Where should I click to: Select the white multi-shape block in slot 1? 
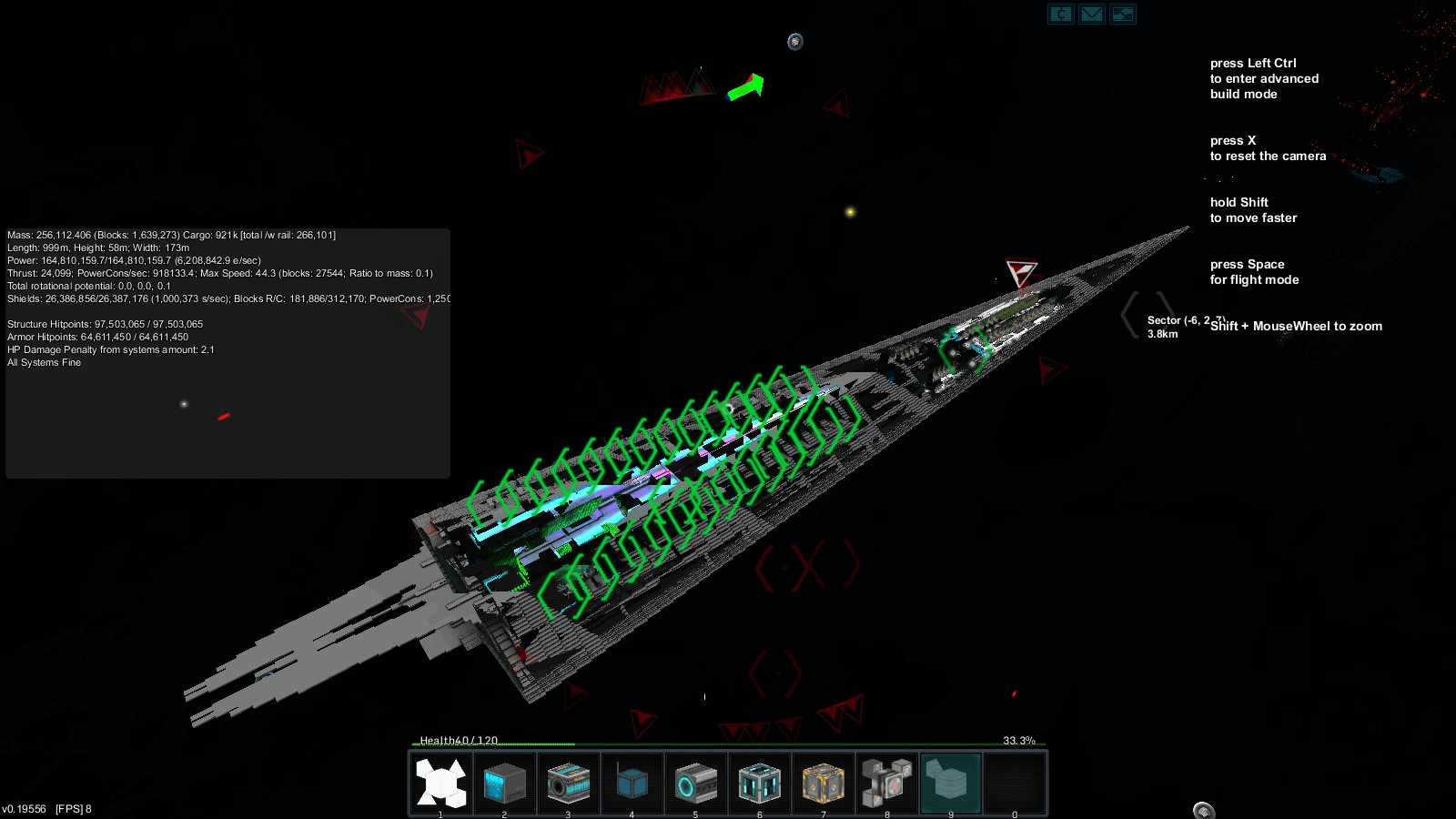coord(441,783)
